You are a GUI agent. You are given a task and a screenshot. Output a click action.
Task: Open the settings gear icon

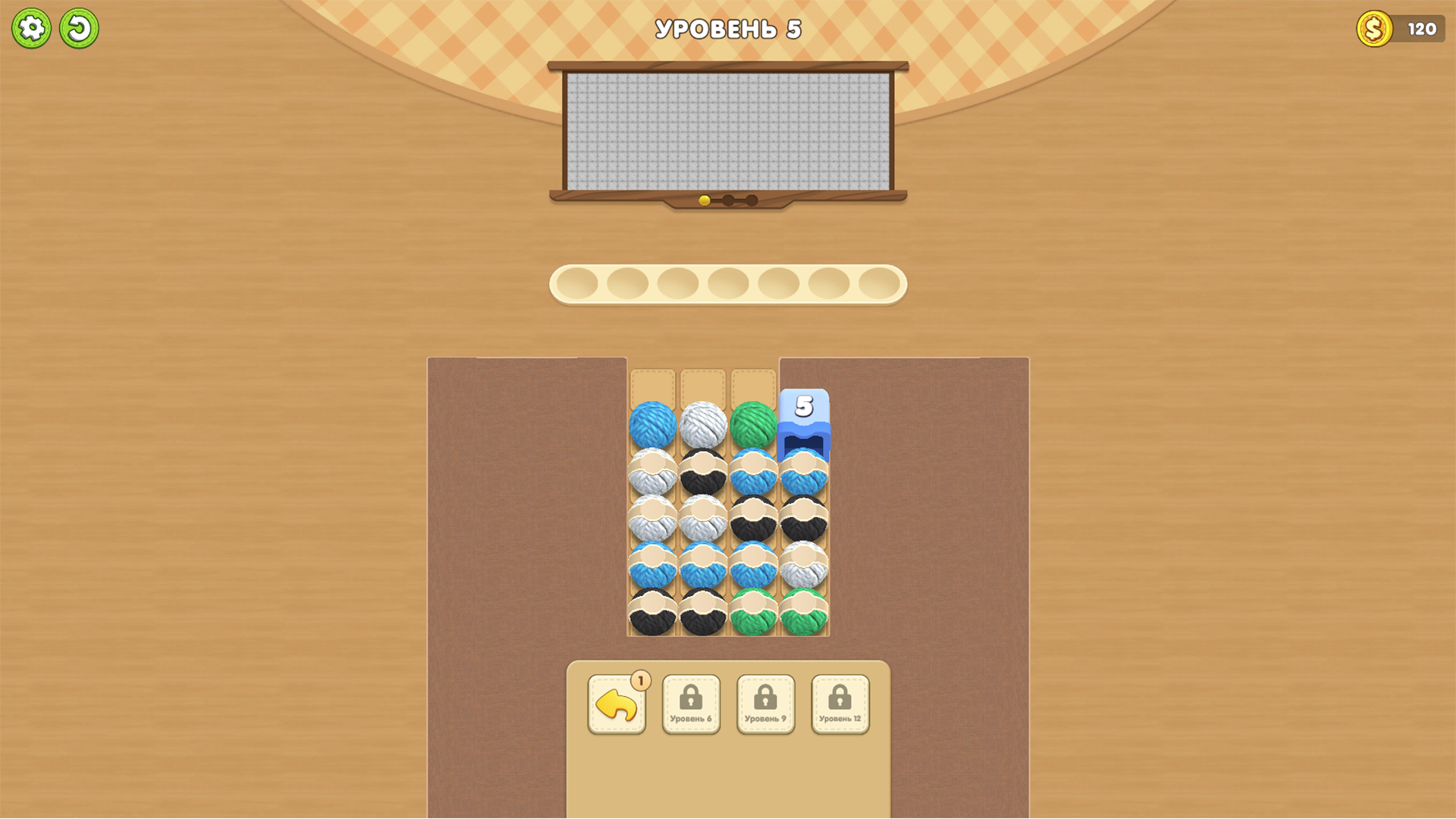pyautogui.click(x=32, y=27)
